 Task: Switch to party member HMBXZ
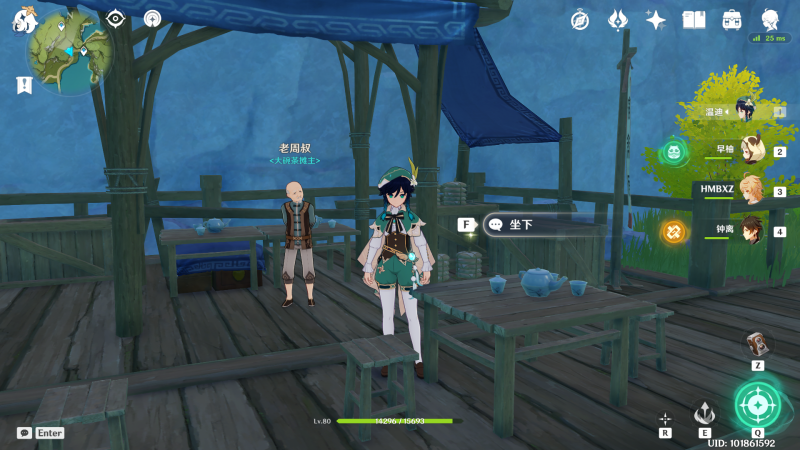(x=750, y=191)
